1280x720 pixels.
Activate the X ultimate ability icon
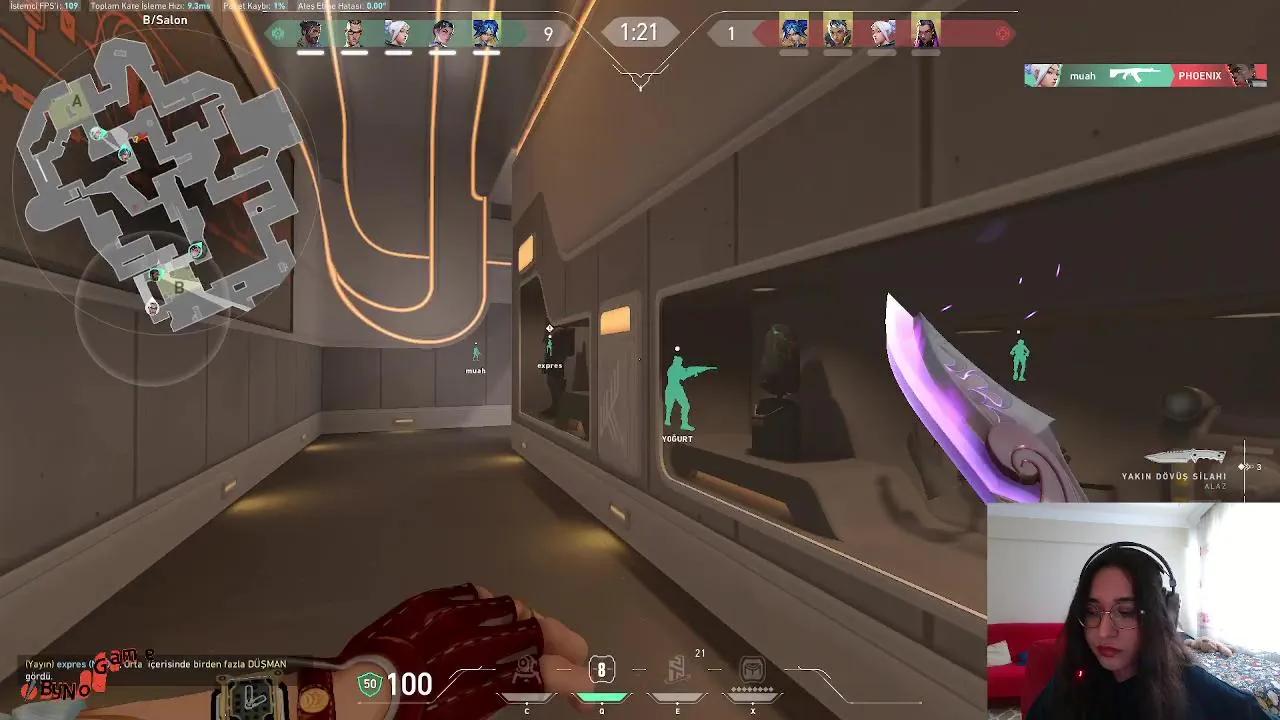click(752, 668)
